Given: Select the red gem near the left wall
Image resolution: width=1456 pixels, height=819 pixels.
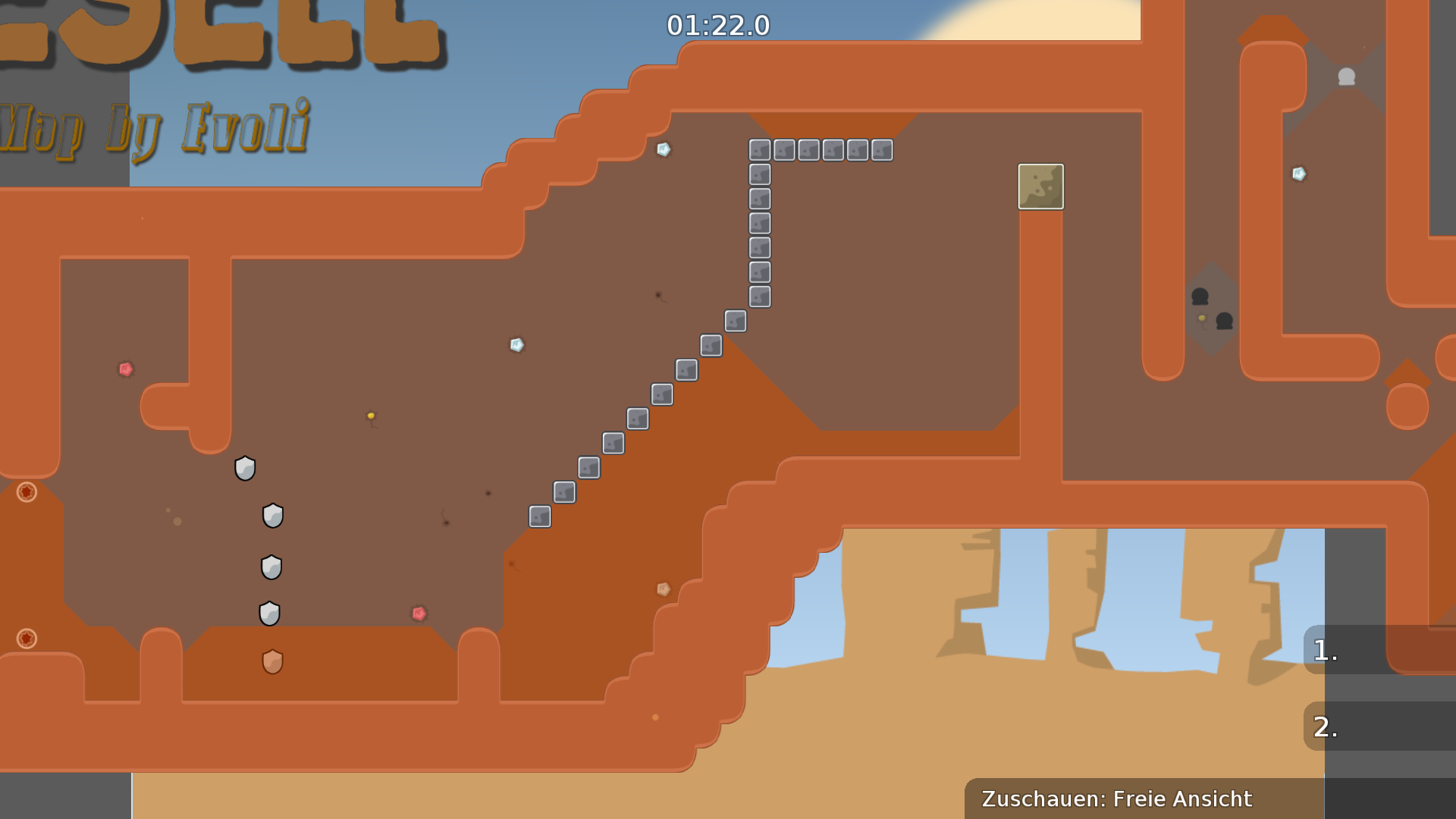Looking at the screenshot, I should (126, 369).
